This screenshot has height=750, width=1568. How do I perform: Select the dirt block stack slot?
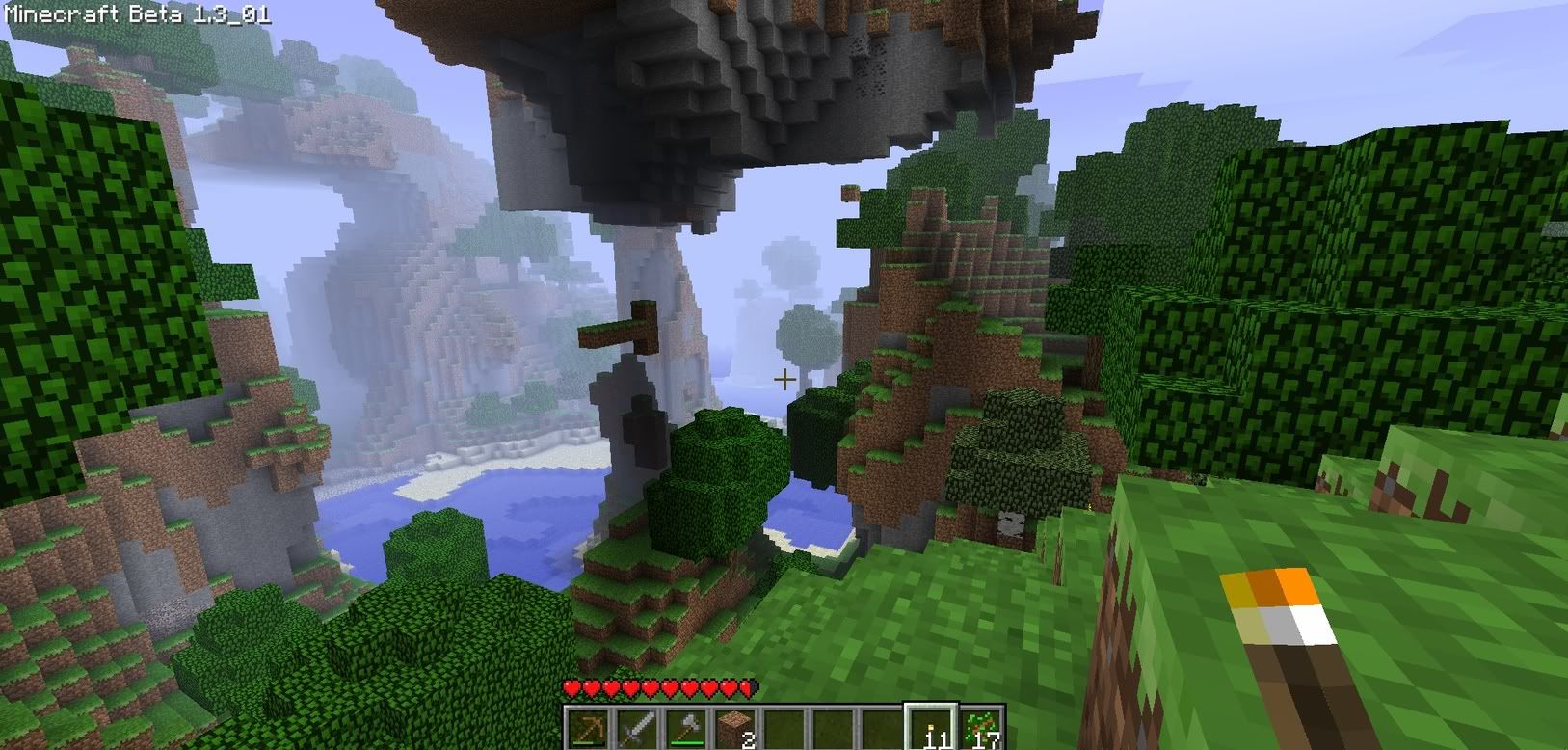[735, 728]
